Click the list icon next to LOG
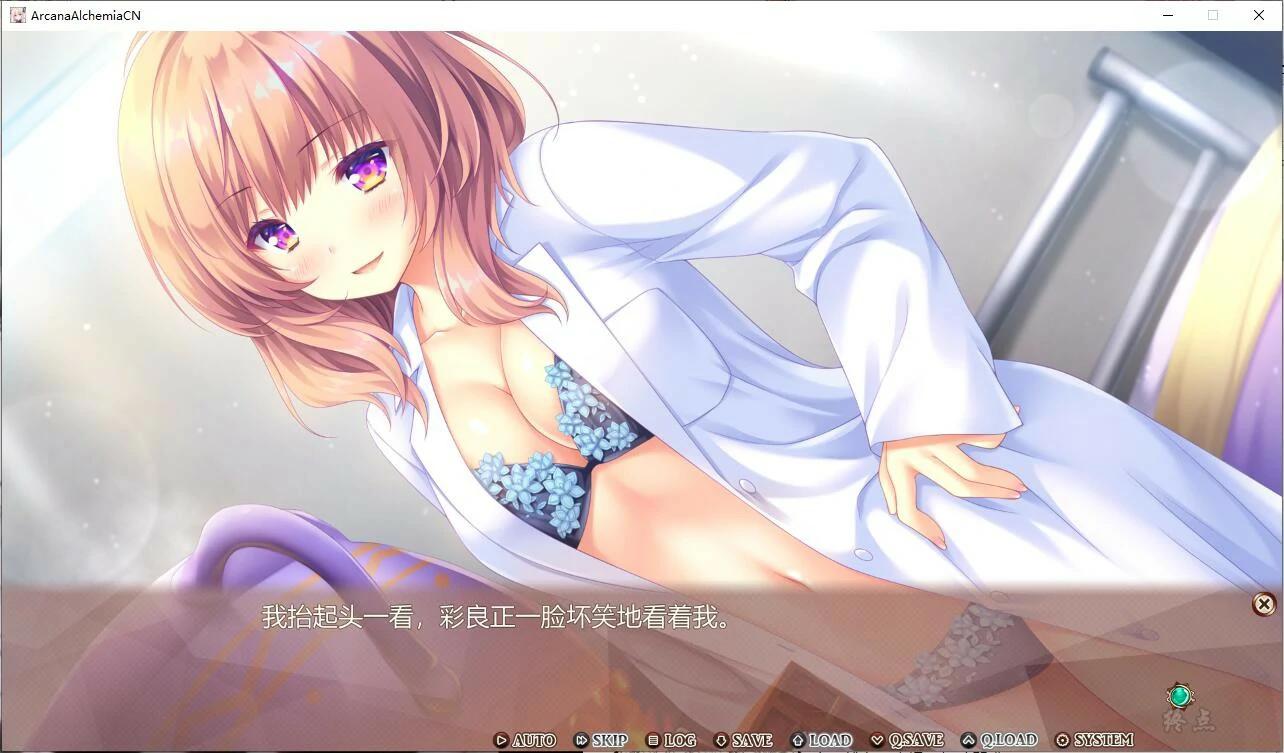Screen dimensions: 1284x753 652,740
